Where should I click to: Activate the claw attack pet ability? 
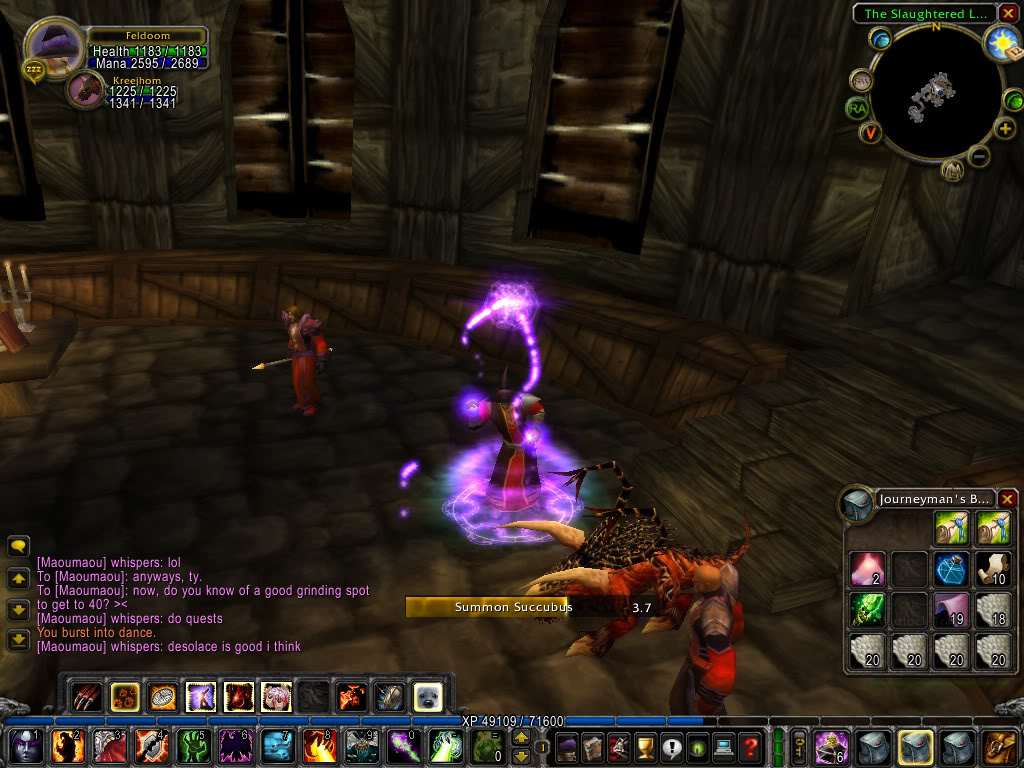pyautogui.click(x=89, y=695)
